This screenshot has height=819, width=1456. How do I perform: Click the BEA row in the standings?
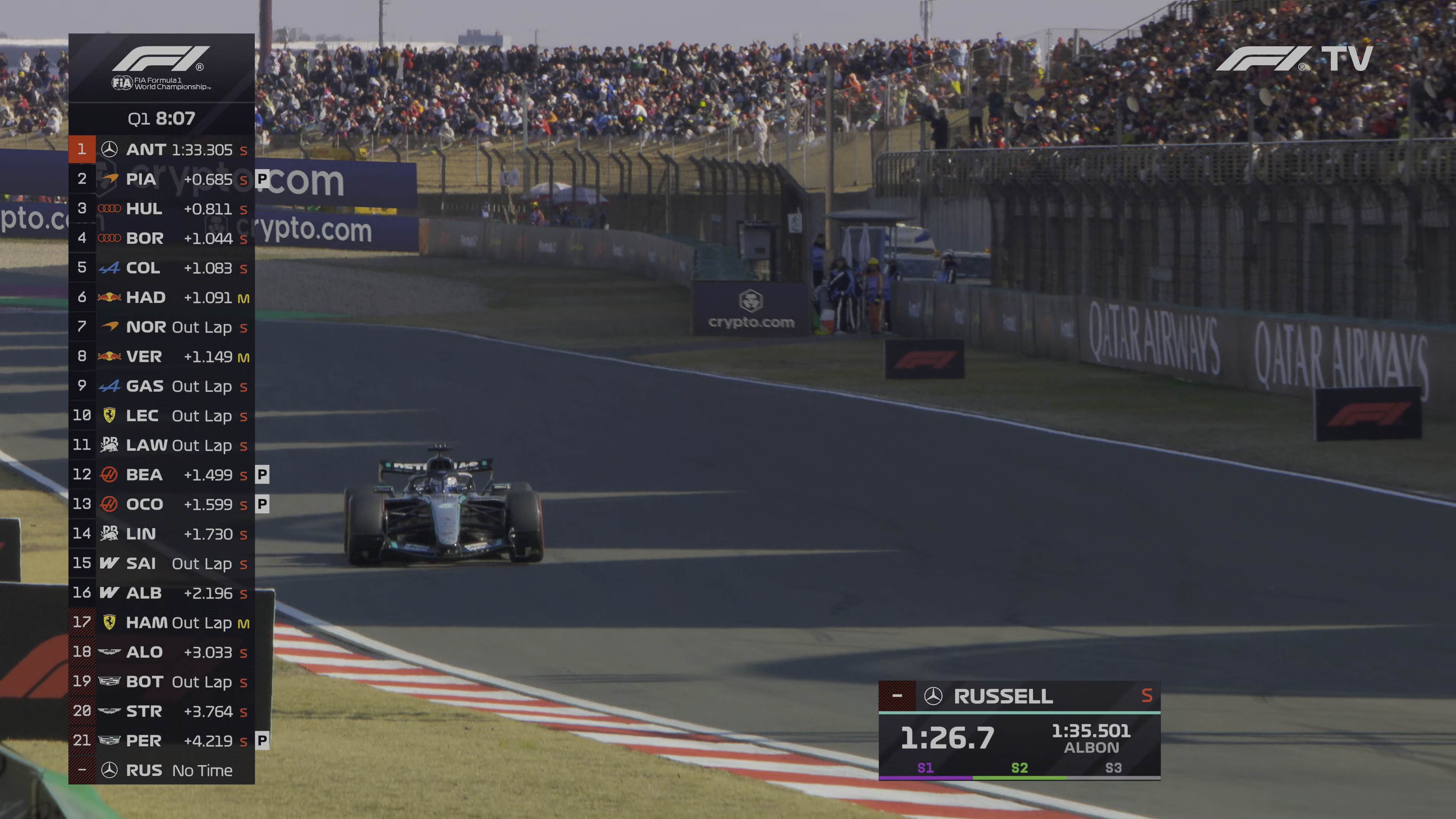pyautogui.click(x=162, y=475)
